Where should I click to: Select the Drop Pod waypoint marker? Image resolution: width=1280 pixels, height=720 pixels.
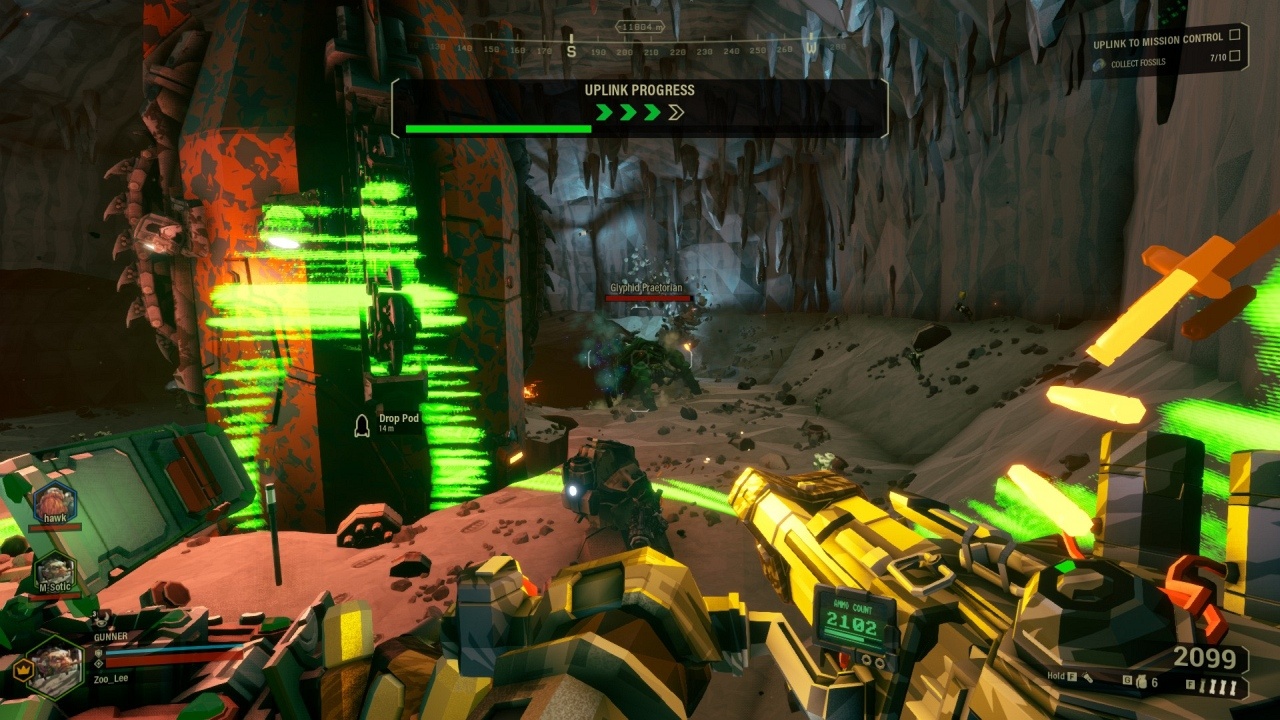[363, 426]
